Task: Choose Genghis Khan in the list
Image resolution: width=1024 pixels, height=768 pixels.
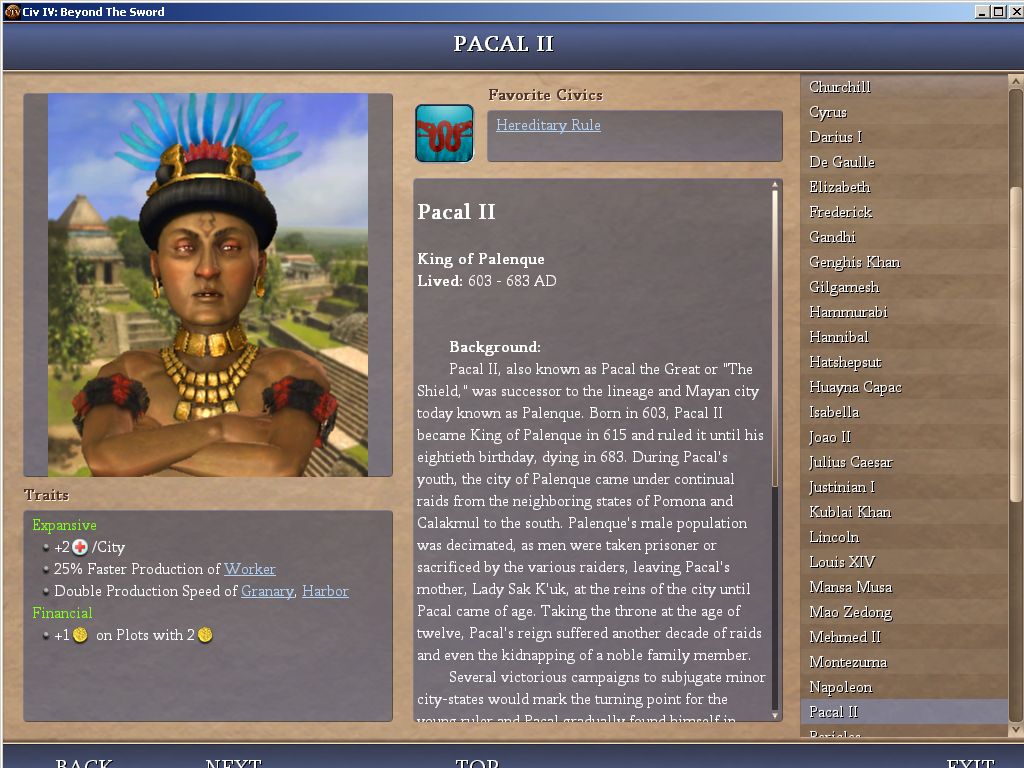Action: pyautogui.click(x=855, y=262)
